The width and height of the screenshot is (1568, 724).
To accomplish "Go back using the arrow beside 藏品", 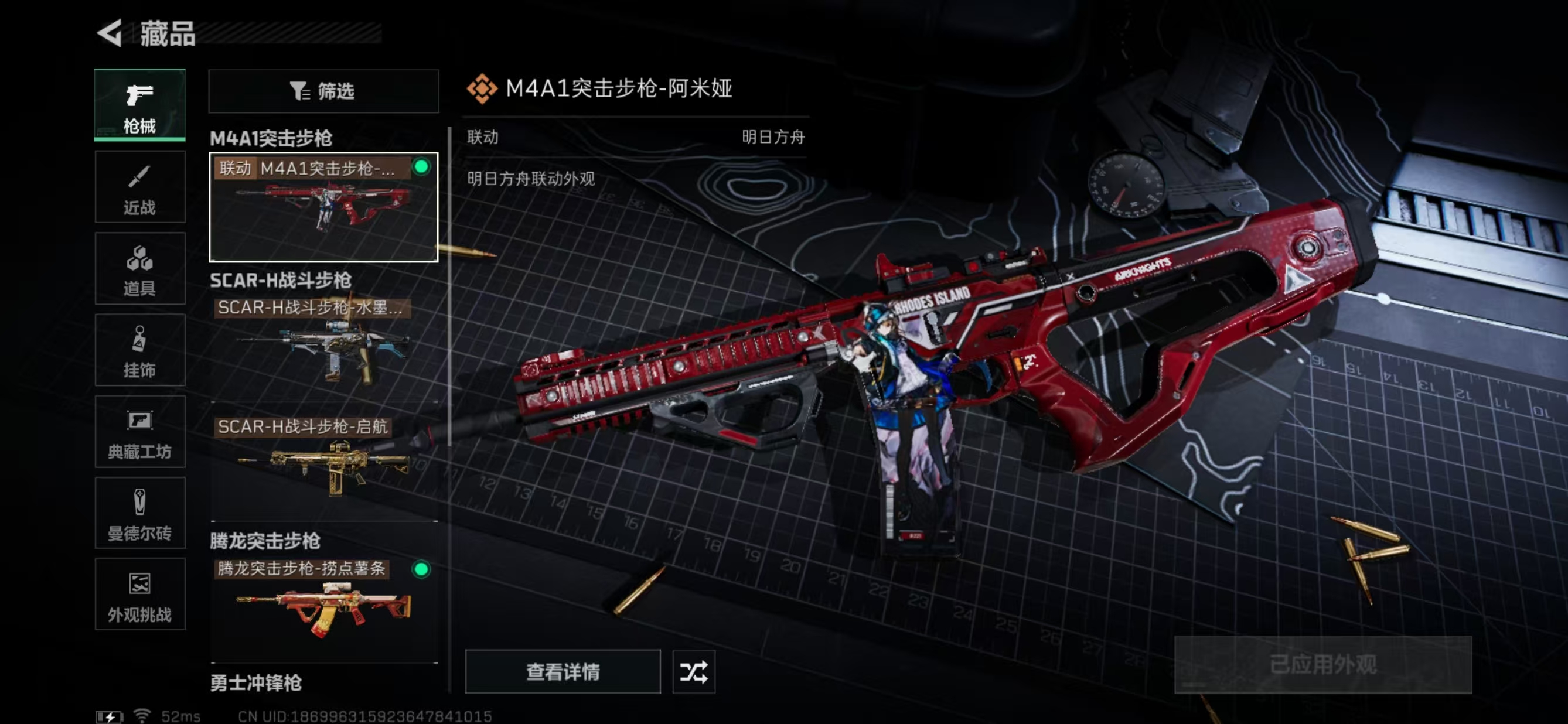I will click(110, 33).
